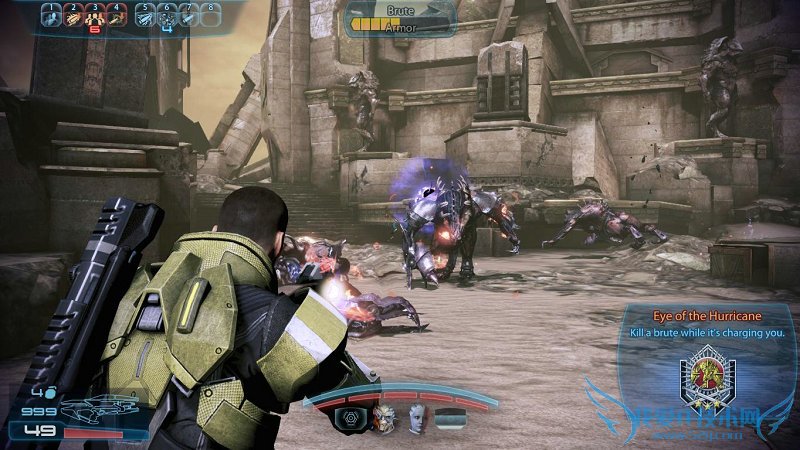Select the power in hotbar slot 4
The width and height of the screenshot is (800, 450).
117,16
